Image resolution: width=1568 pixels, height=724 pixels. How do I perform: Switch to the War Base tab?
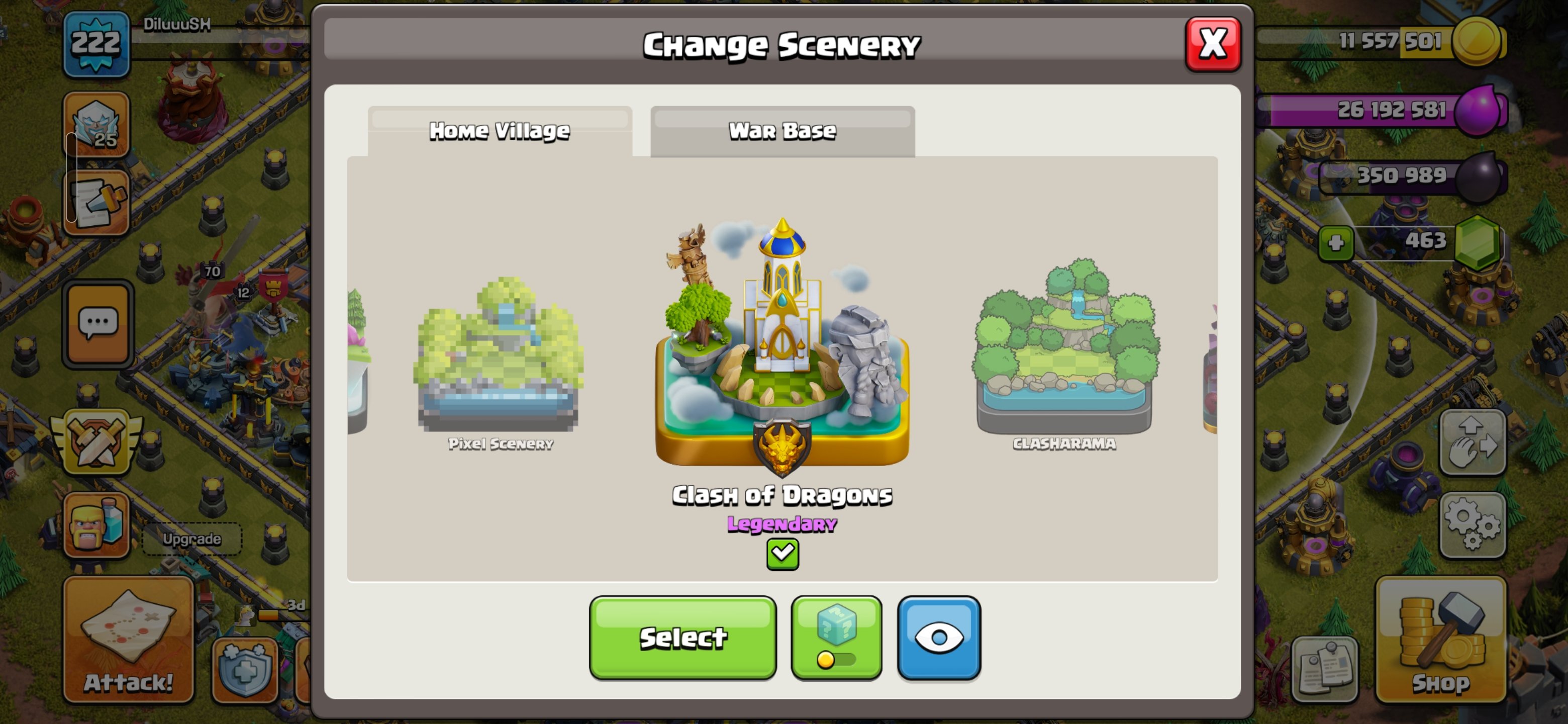click(x=783, y=130)
